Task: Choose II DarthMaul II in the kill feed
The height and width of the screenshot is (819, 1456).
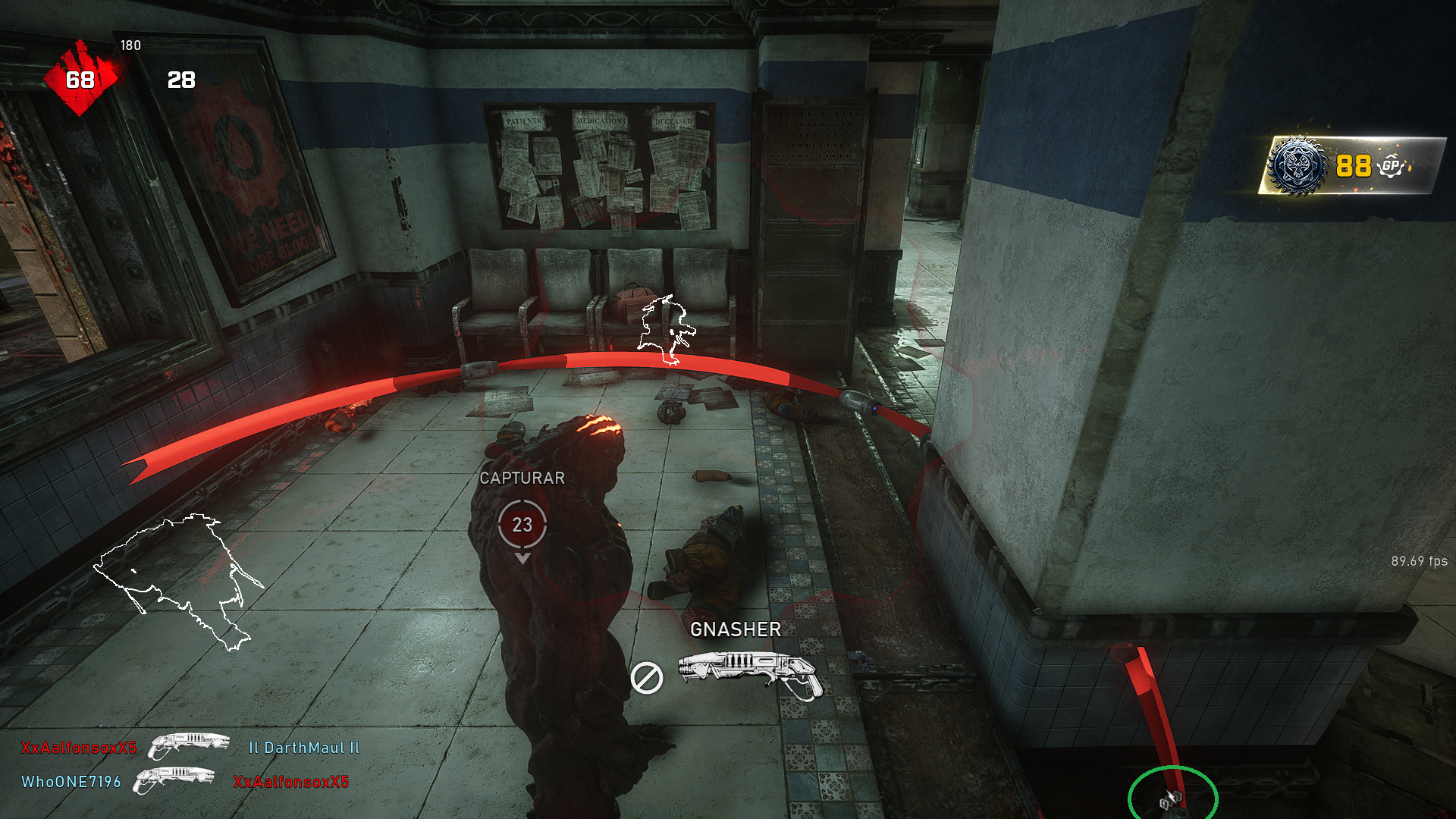Action: click(304, 748)
